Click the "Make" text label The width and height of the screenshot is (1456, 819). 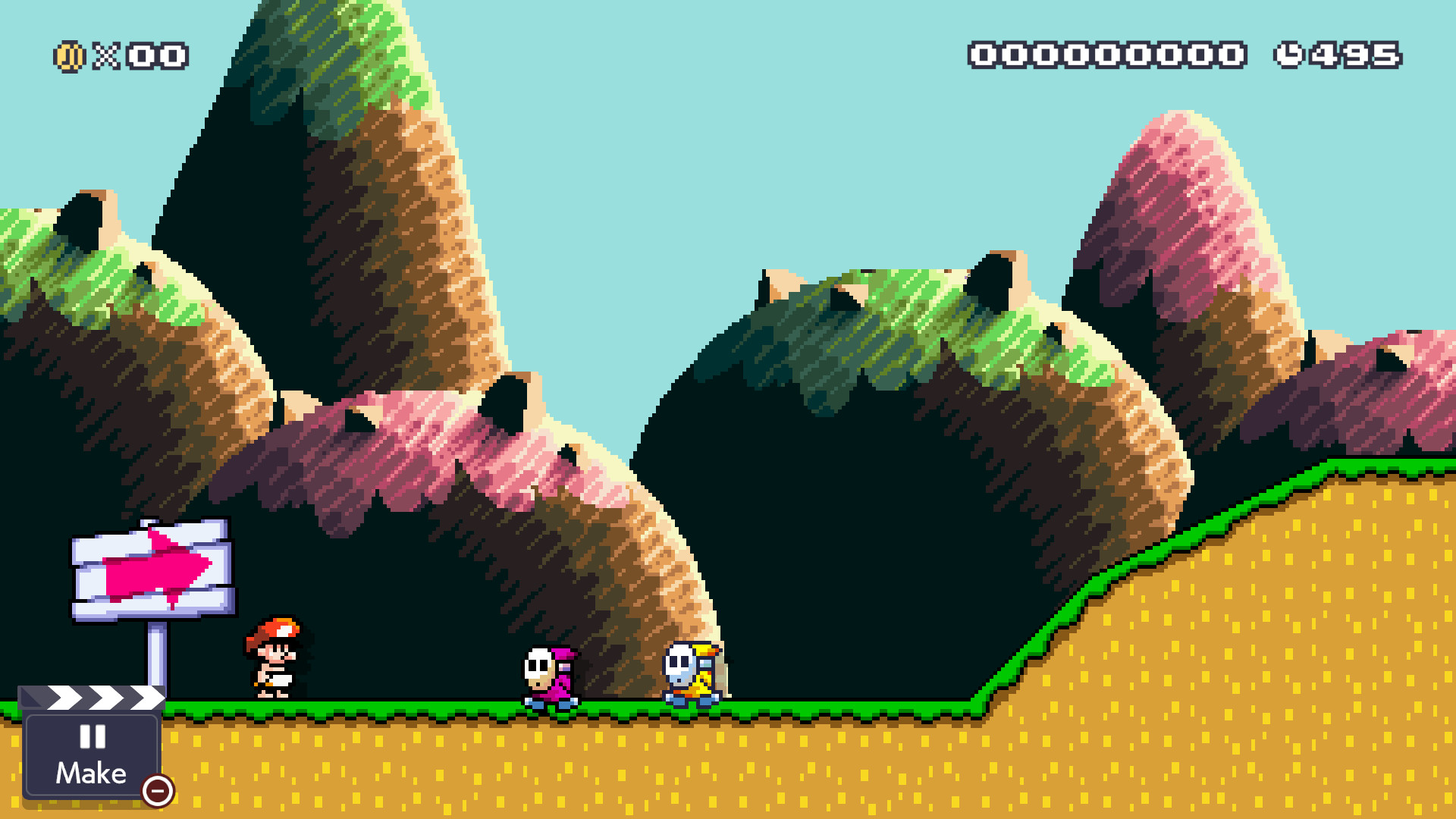coord(91,773)
